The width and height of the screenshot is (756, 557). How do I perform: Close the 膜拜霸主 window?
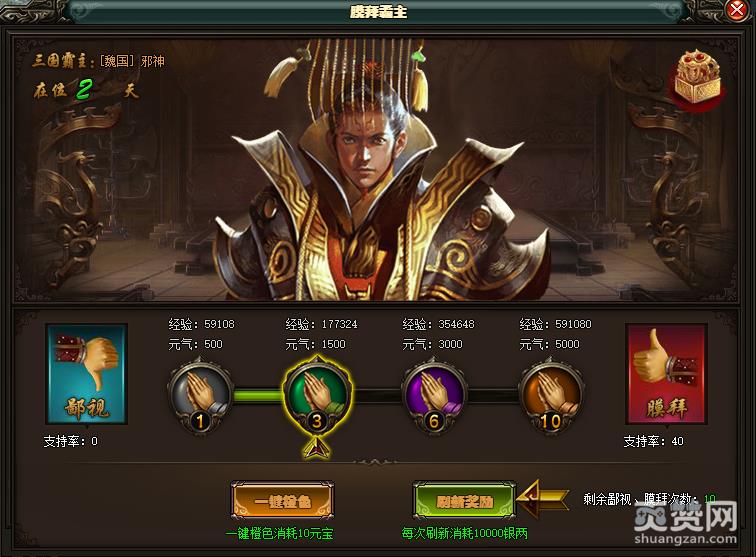[737, 12]
